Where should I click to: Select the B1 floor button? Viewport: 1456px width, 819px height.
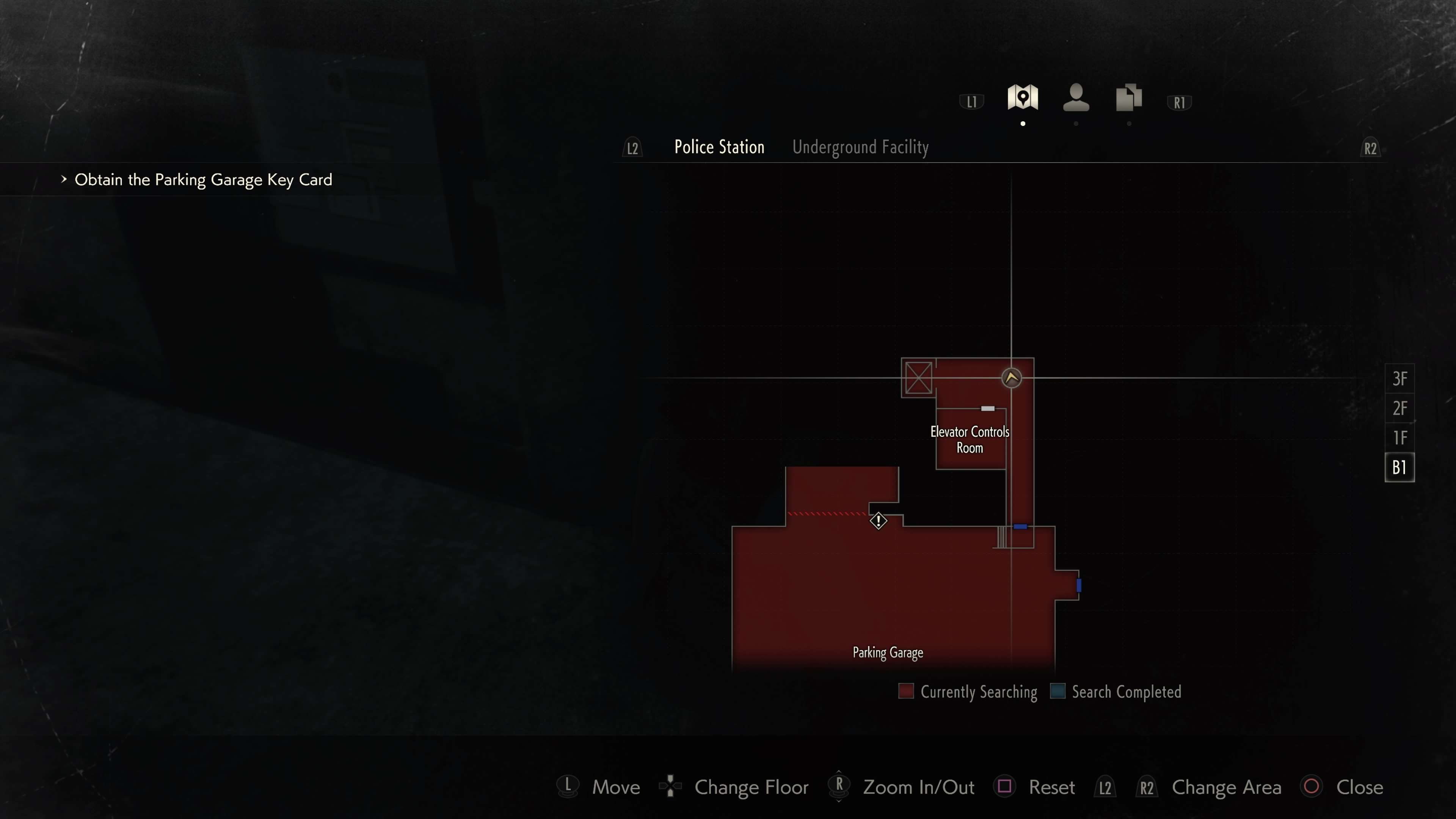pyautogui.click(x=1400, y=468)
